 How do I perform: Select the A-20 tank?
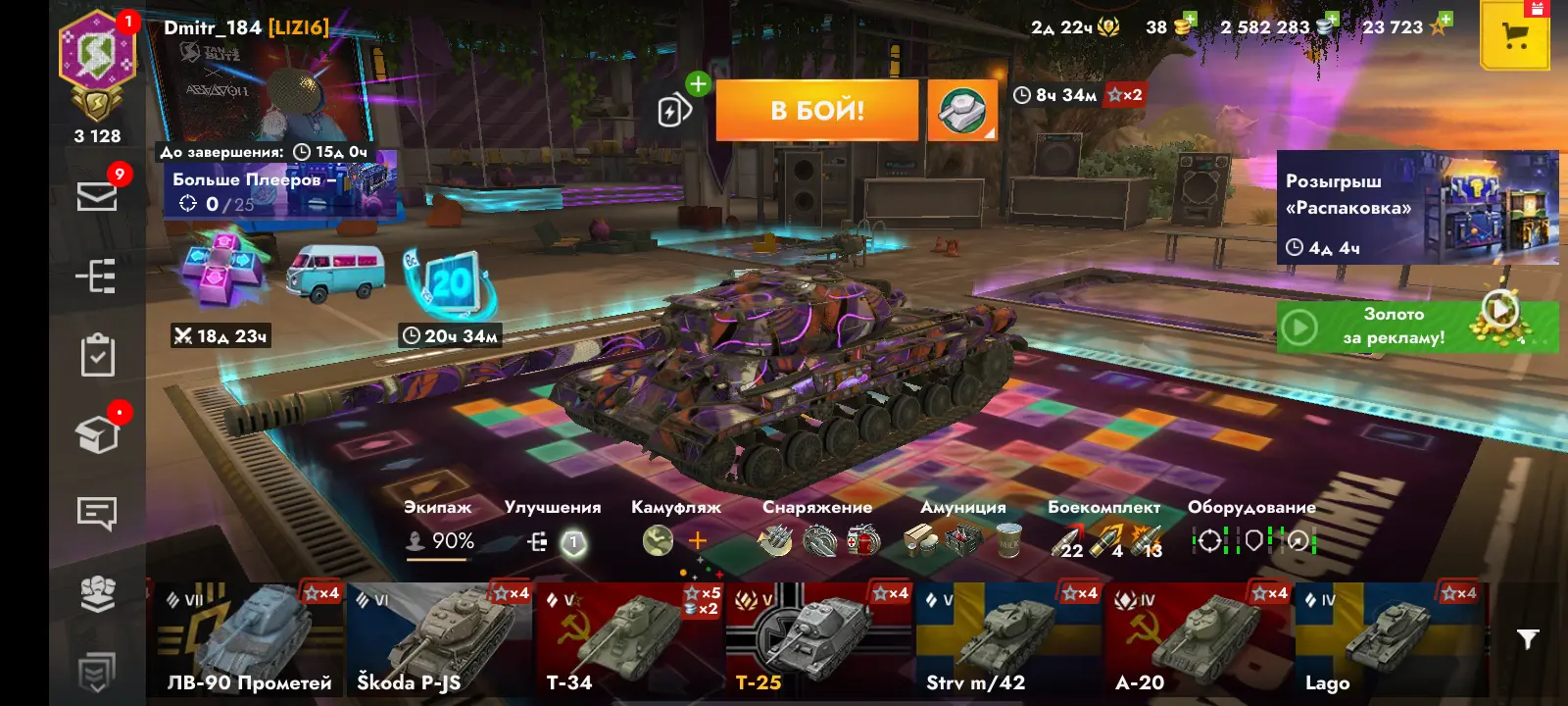(x=1198, y=639)
